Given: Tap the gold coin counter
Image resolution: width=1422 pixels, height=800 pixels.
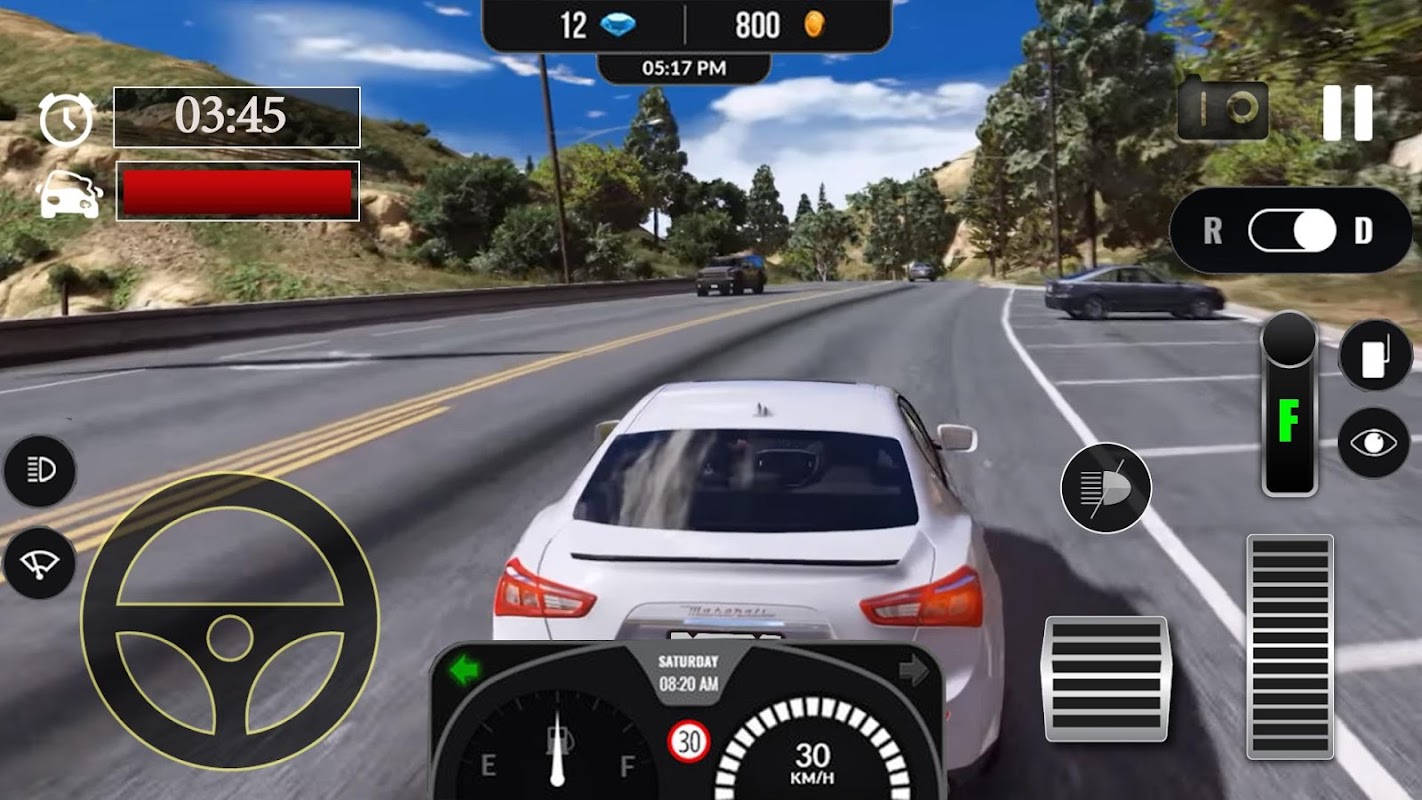Looking at the screenshot, I should tap(782, 25).
